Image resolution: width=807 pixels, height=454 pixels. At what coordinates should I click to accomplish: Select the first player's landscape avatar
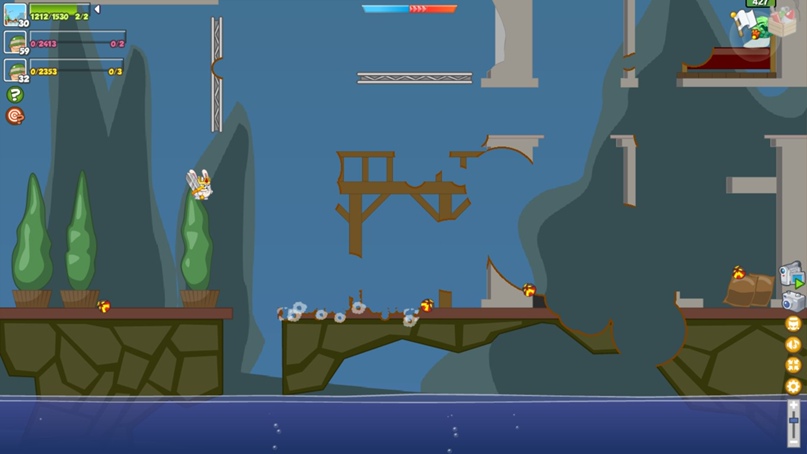[x=15, y=14]
